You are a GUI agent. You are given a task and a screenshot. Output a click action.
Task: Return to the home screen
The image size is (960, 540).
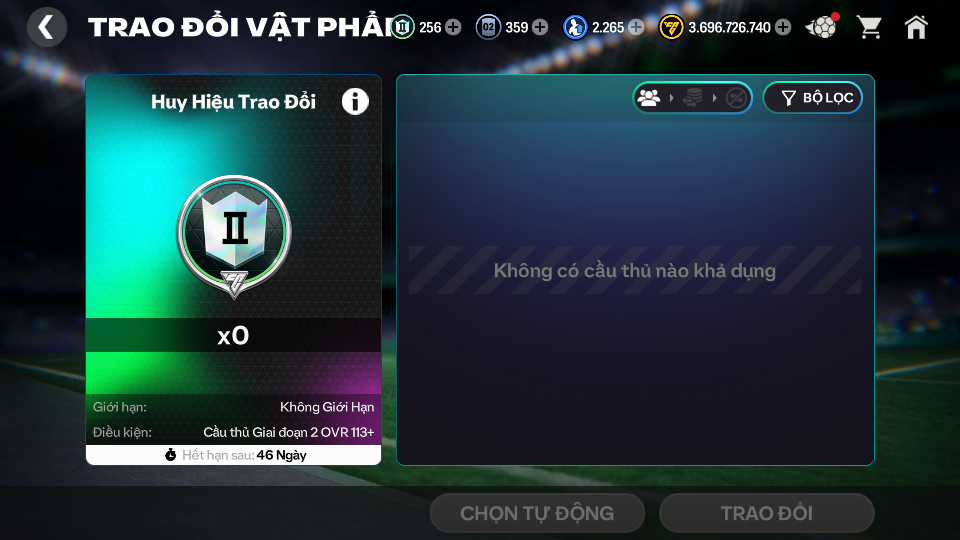tap(916, 27)
